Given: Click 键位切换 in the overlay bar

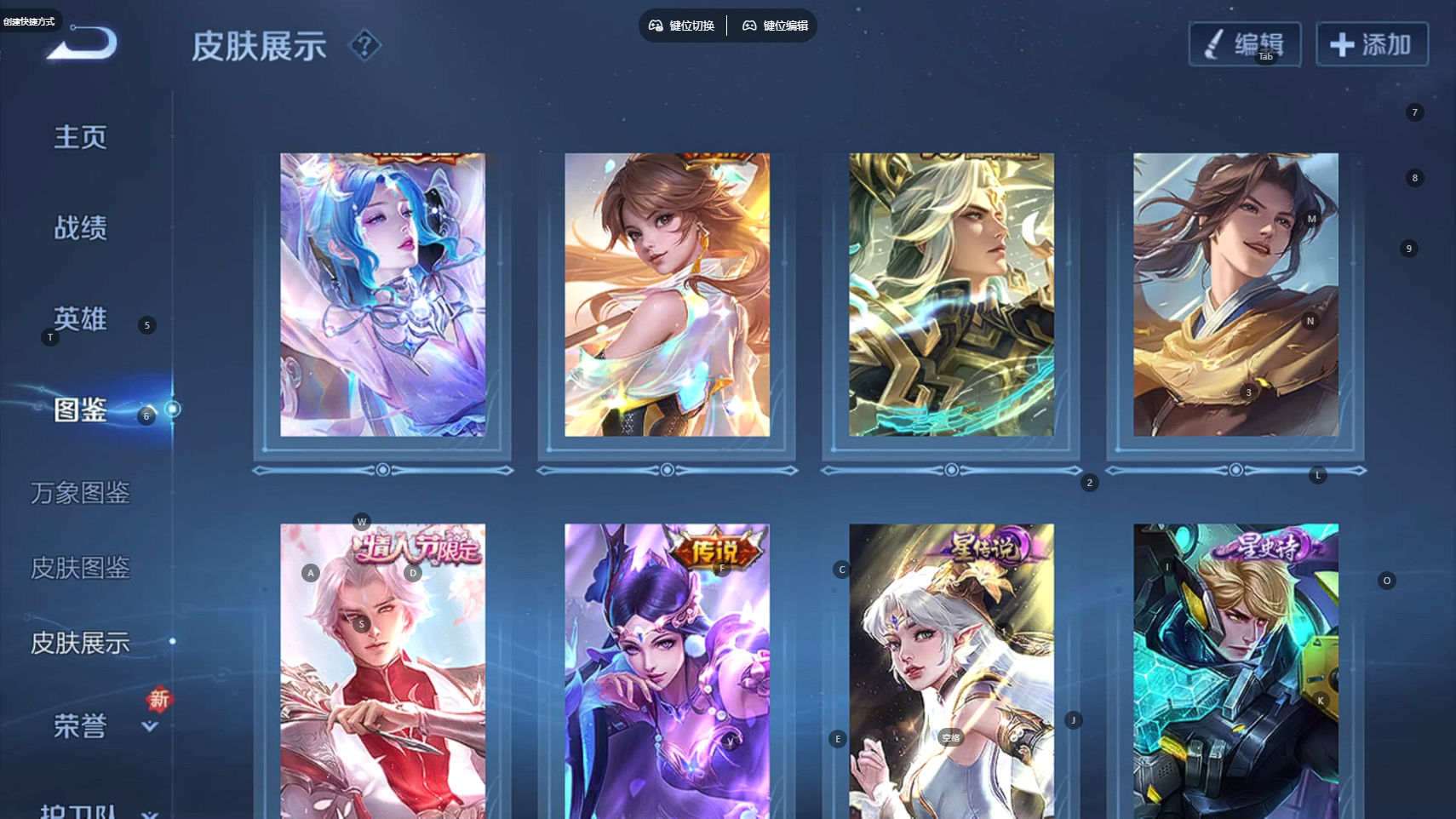Looking at the screenshot, I should coord(682,26).
